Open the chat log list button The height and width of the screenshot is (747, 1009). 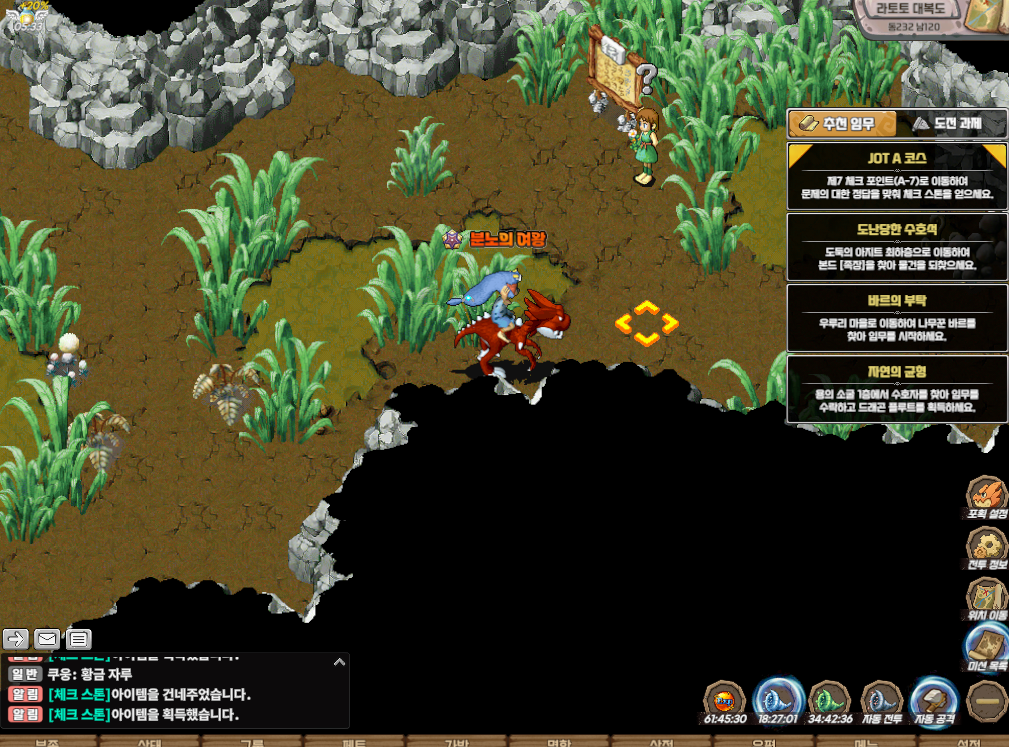coord(78,638)
